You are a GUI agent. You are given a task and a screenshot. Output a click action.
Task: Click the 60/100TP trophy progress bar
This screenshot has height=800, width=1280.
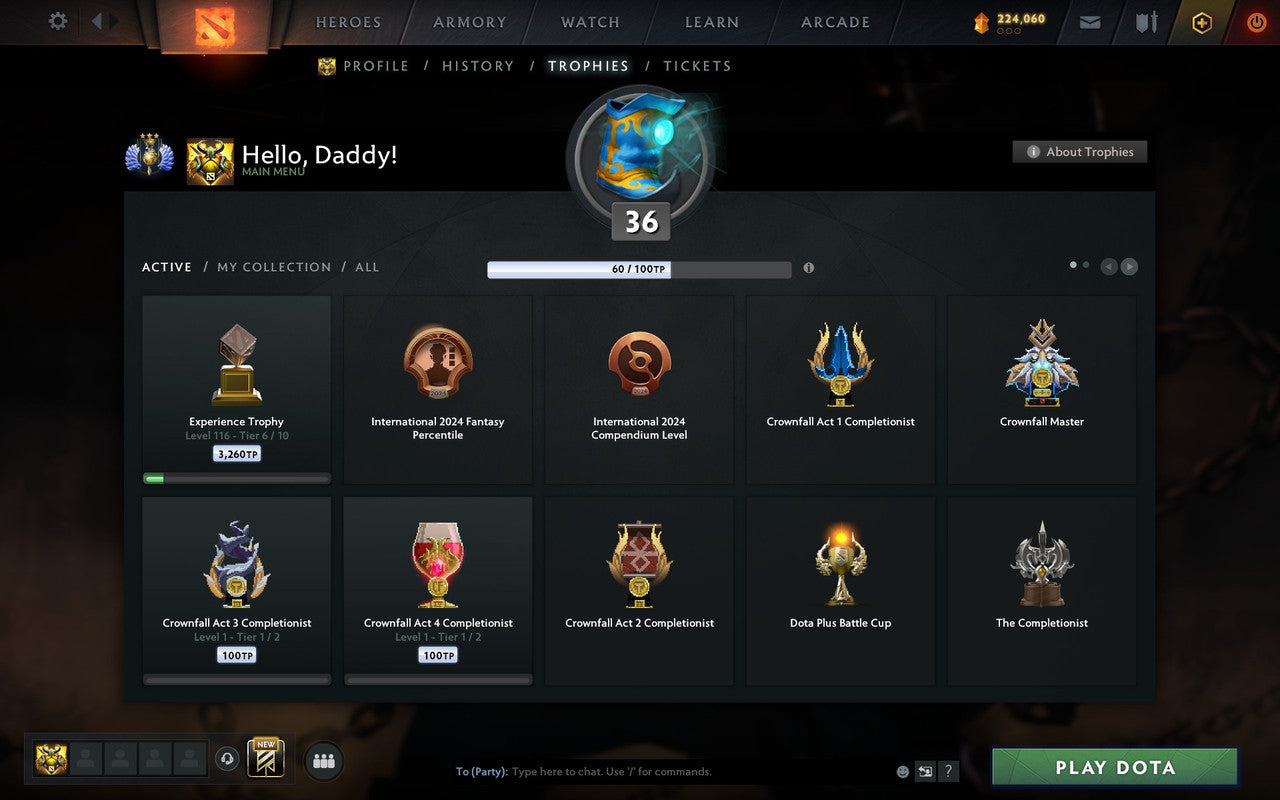[x=640, y=268]
